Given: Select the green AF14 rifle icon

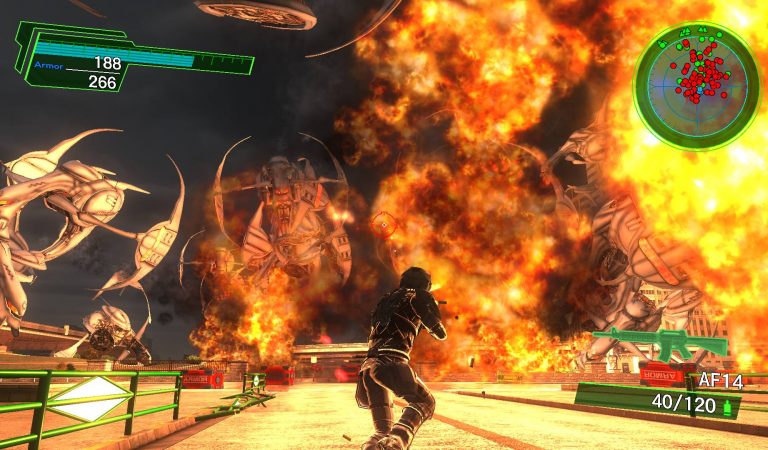Looking at the screenshot, I should pyautogui.click(x=659, y=343).
